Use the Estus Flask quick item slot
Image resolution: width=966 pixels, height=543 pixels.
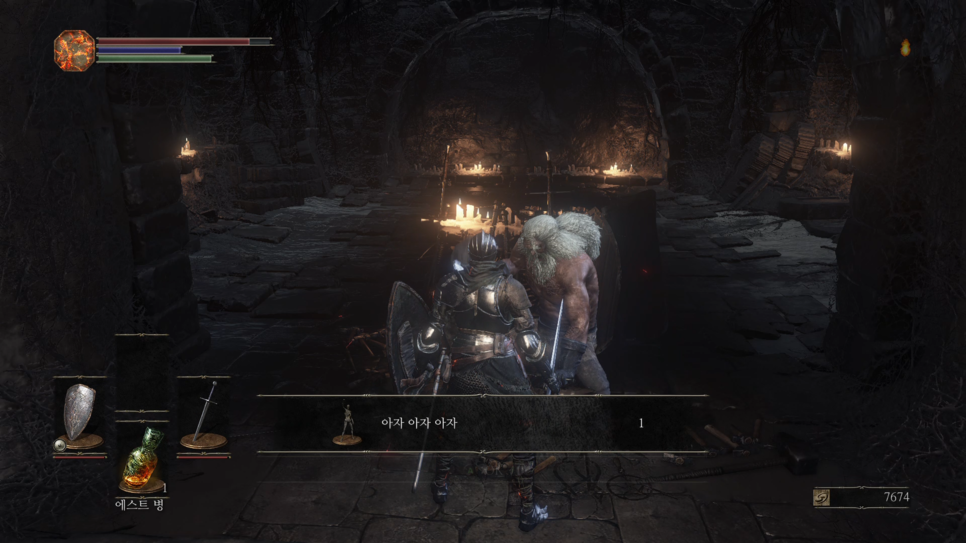pyautogui.click(x=142, y=461)
